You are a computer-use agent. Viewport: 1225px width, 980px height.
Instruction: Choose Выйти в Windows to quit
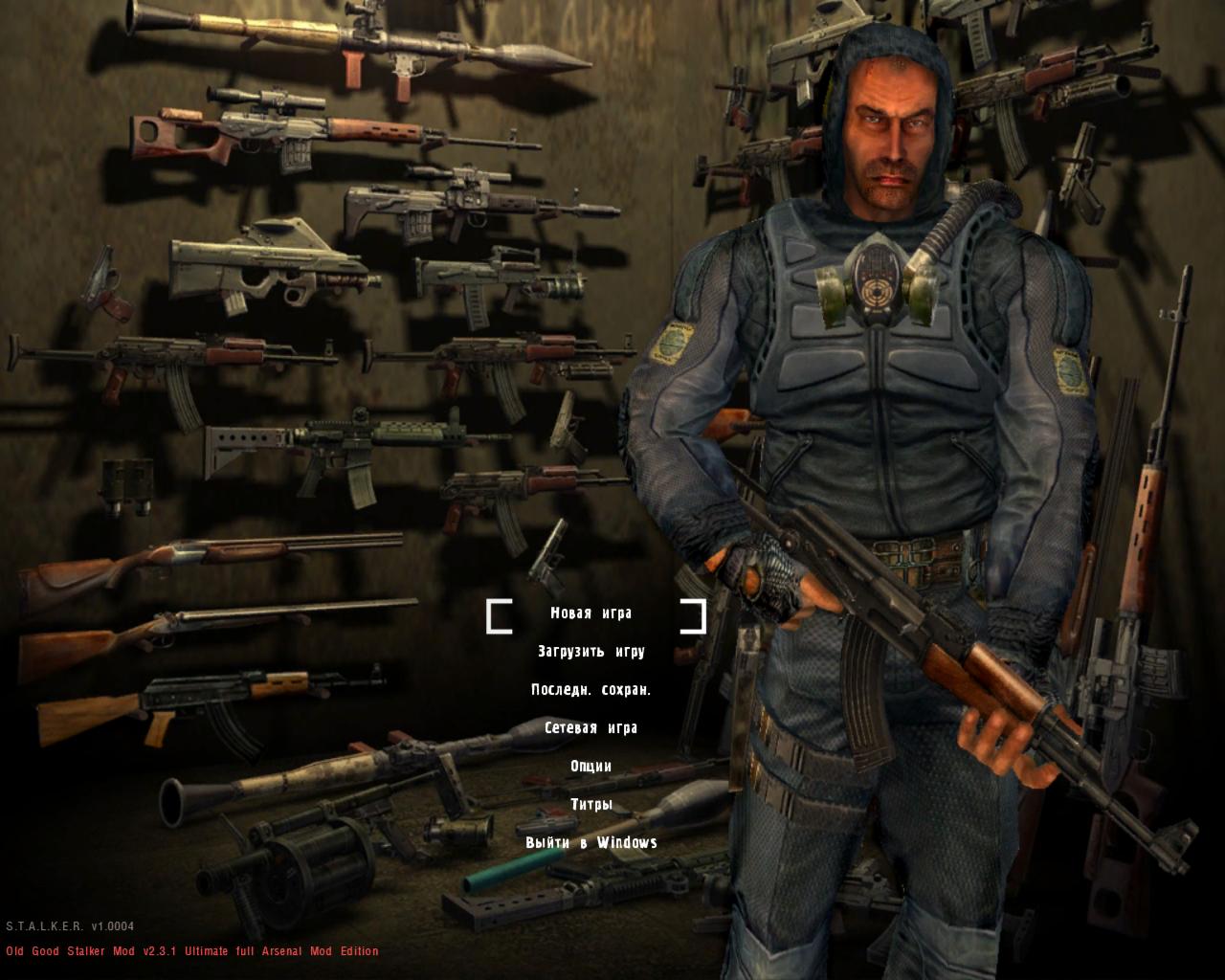click(x=591, y=843)
